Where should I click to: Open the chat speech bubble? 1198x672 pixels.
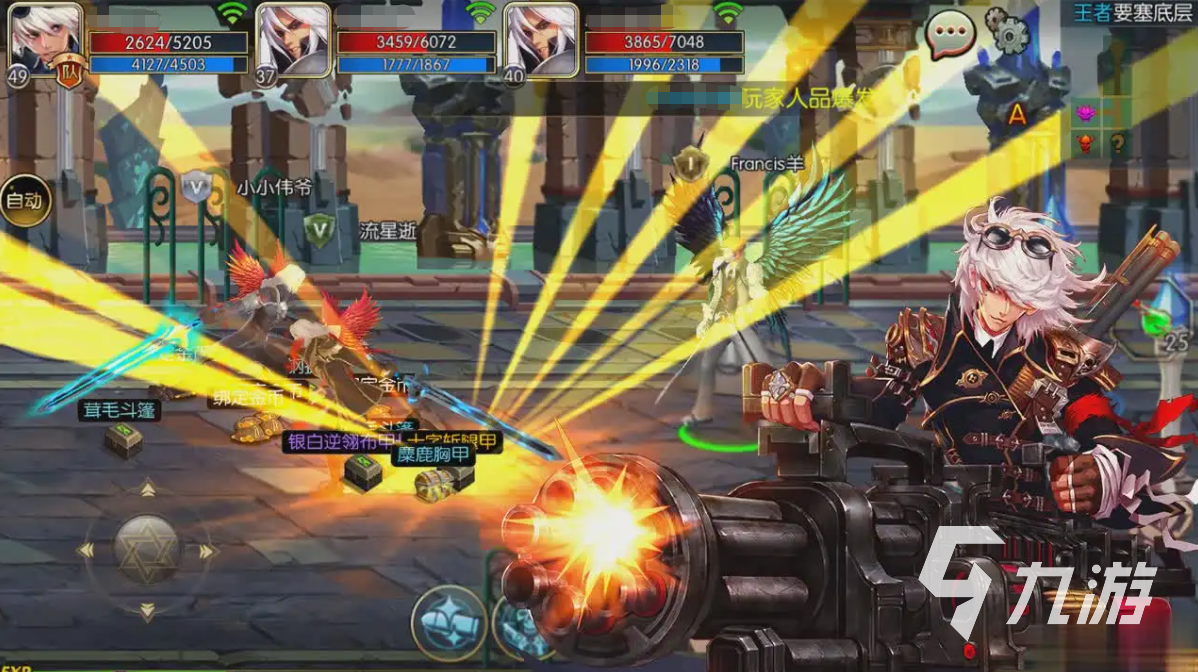(x=950, y=36)
